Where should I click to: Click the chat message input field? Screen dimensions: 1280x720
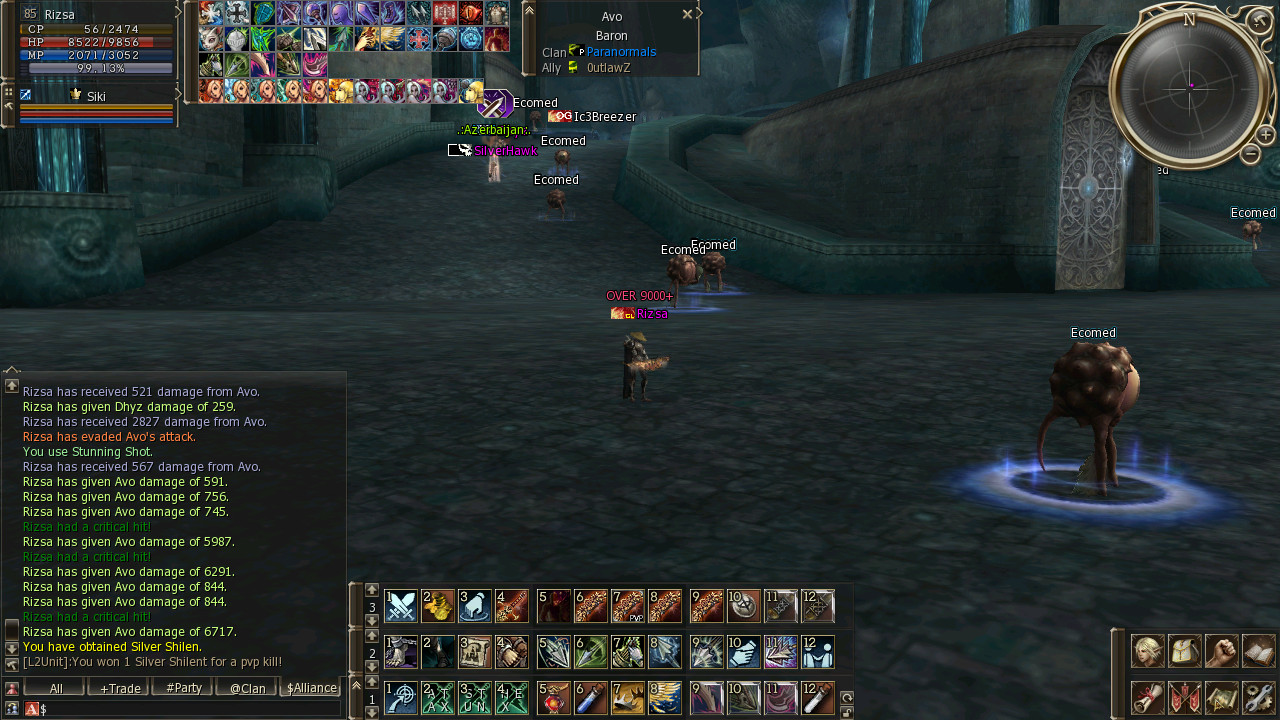click(190, 709)
